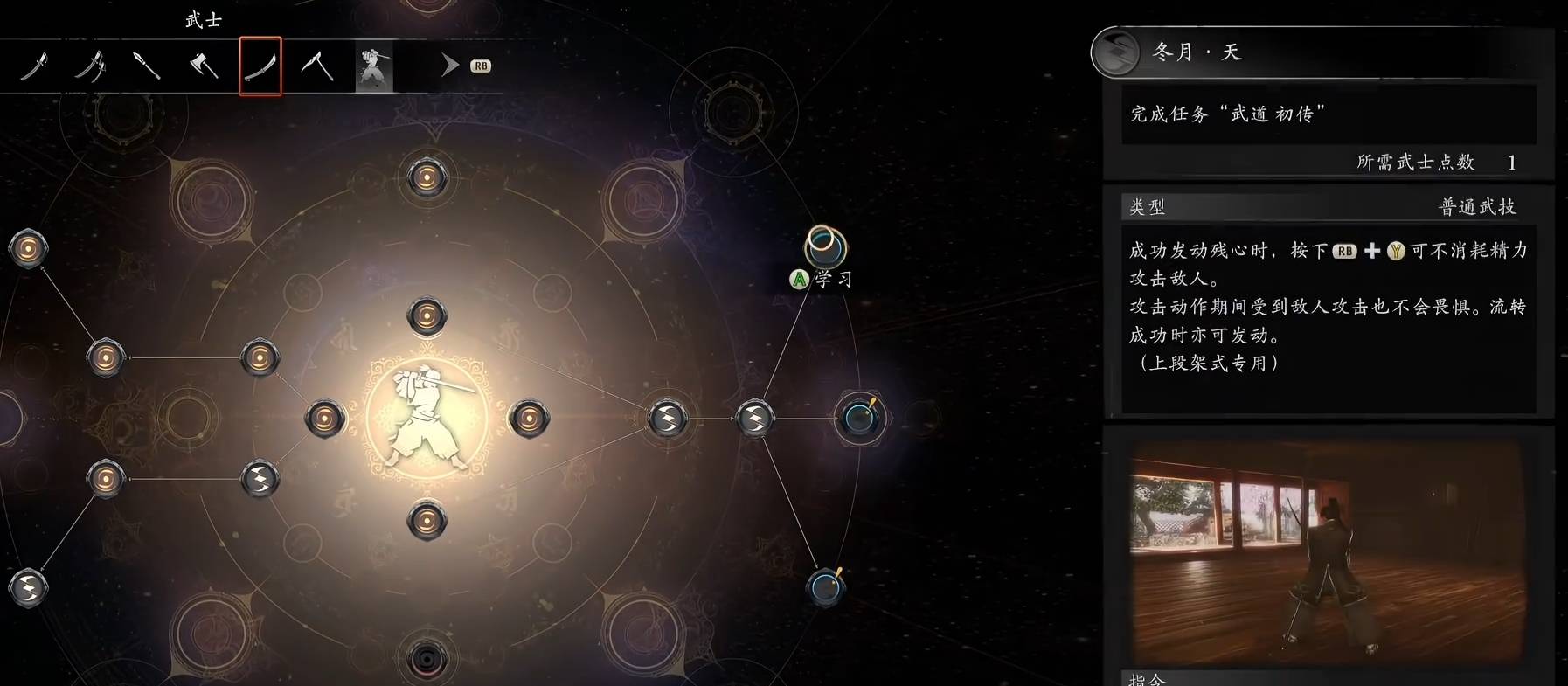Click the 冬月·天 skill preview thumbnail
The height and width of the screenshot is (686, 1568).
(x=1328, y=552)
